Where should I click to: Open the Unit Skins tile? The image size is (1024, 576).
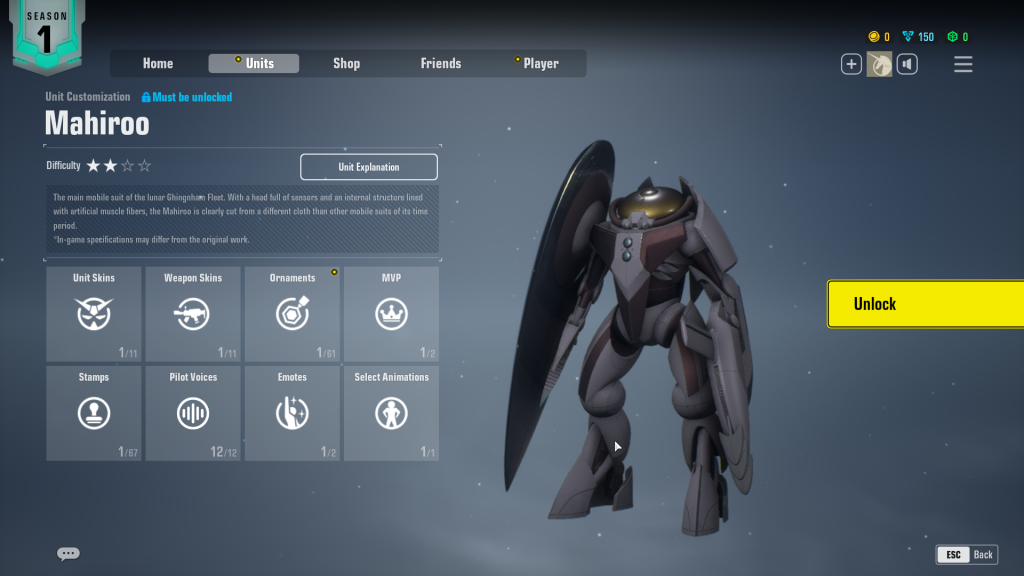pos(94,313)
